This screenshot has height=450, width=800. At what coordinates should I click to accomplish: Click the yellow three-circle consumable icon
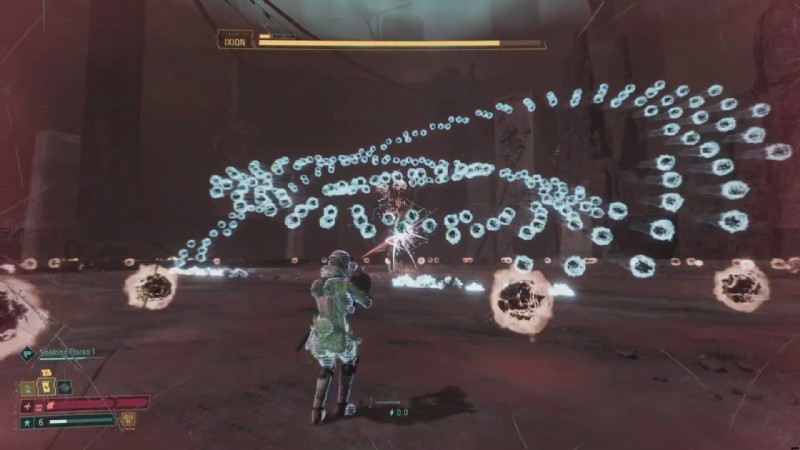[128, 419]
